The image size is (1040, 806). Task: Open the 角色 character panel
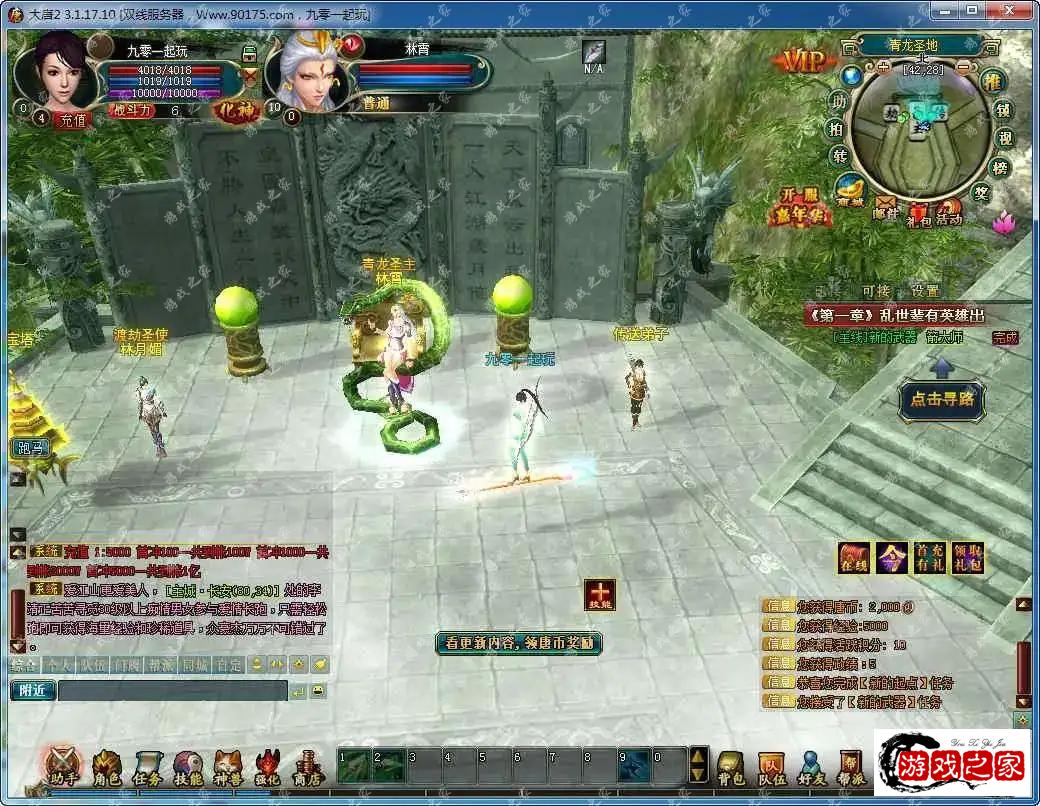pyautogui.click(x=107, y=768)
